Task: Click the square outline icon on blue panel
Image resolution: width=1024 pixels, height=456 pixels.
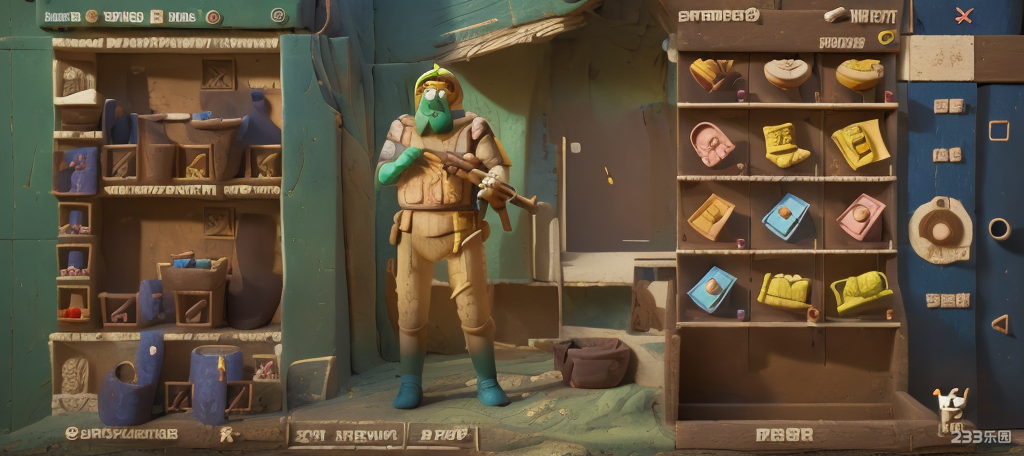Action: [x=998, y=130]
